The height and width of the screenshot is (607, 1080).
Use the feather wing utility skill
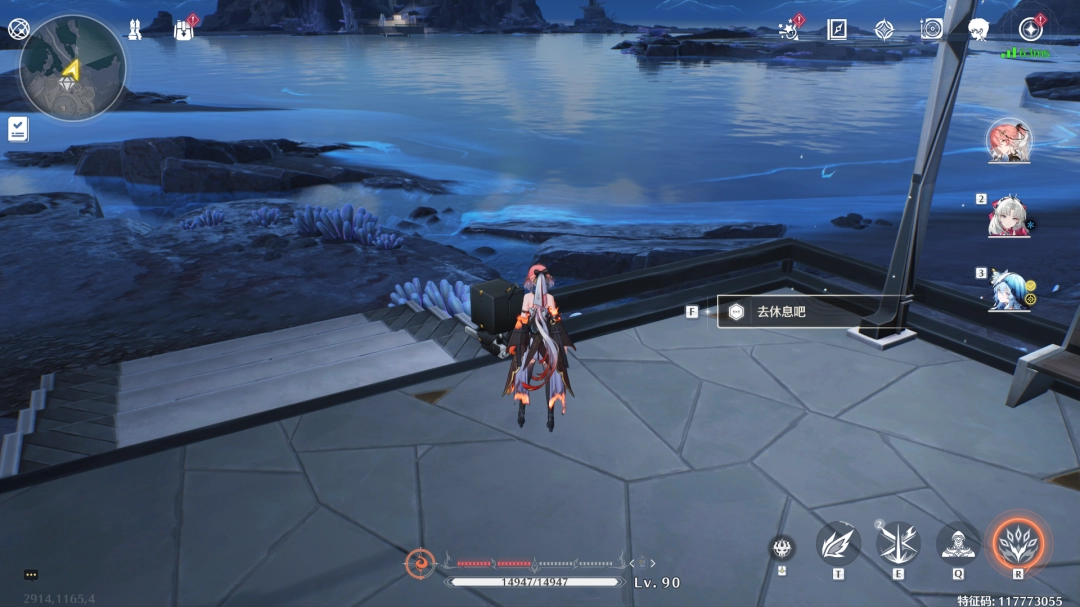(838, 543)
